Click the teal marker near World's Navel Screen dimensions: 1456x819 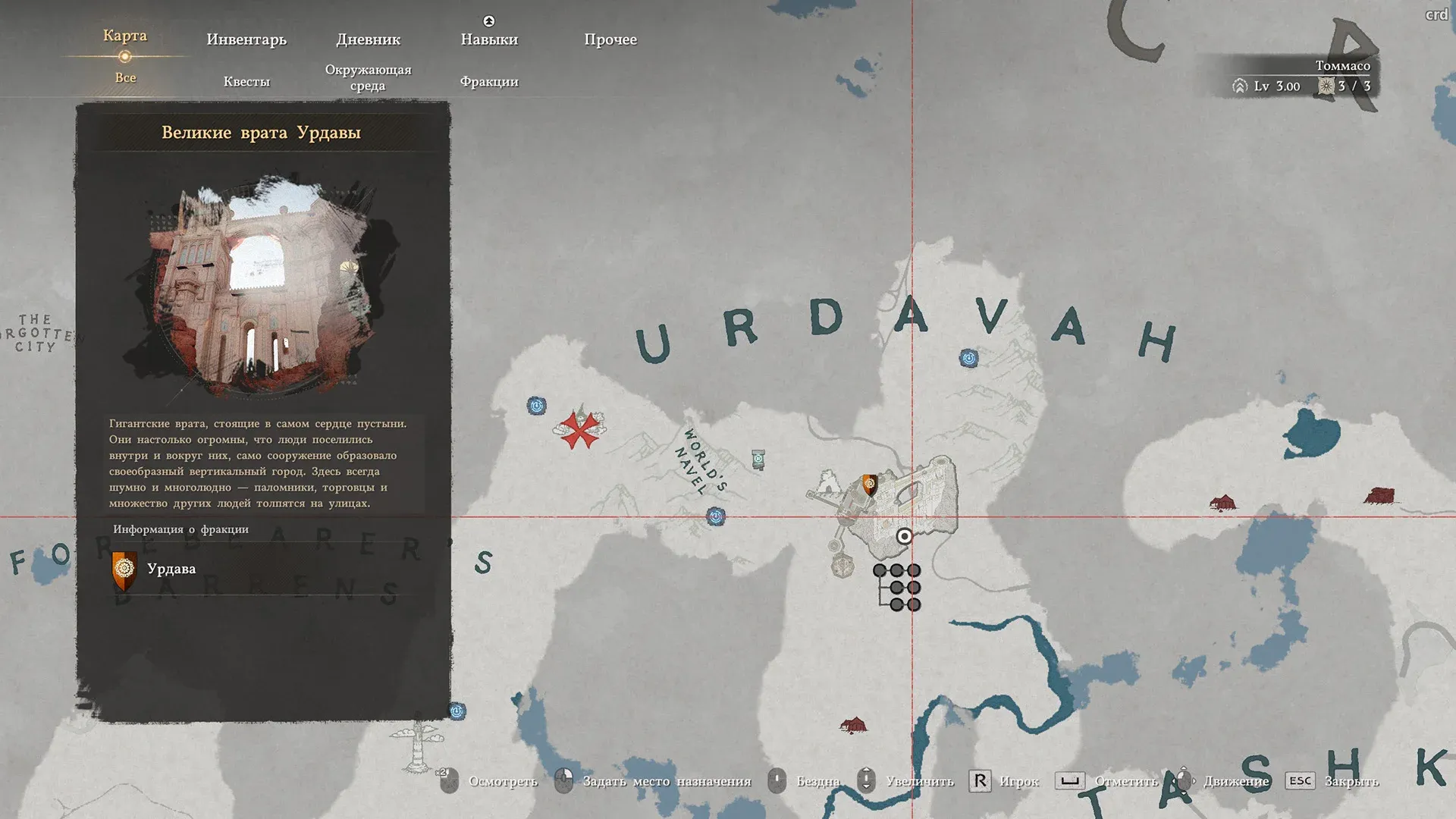tap(758, 459)
